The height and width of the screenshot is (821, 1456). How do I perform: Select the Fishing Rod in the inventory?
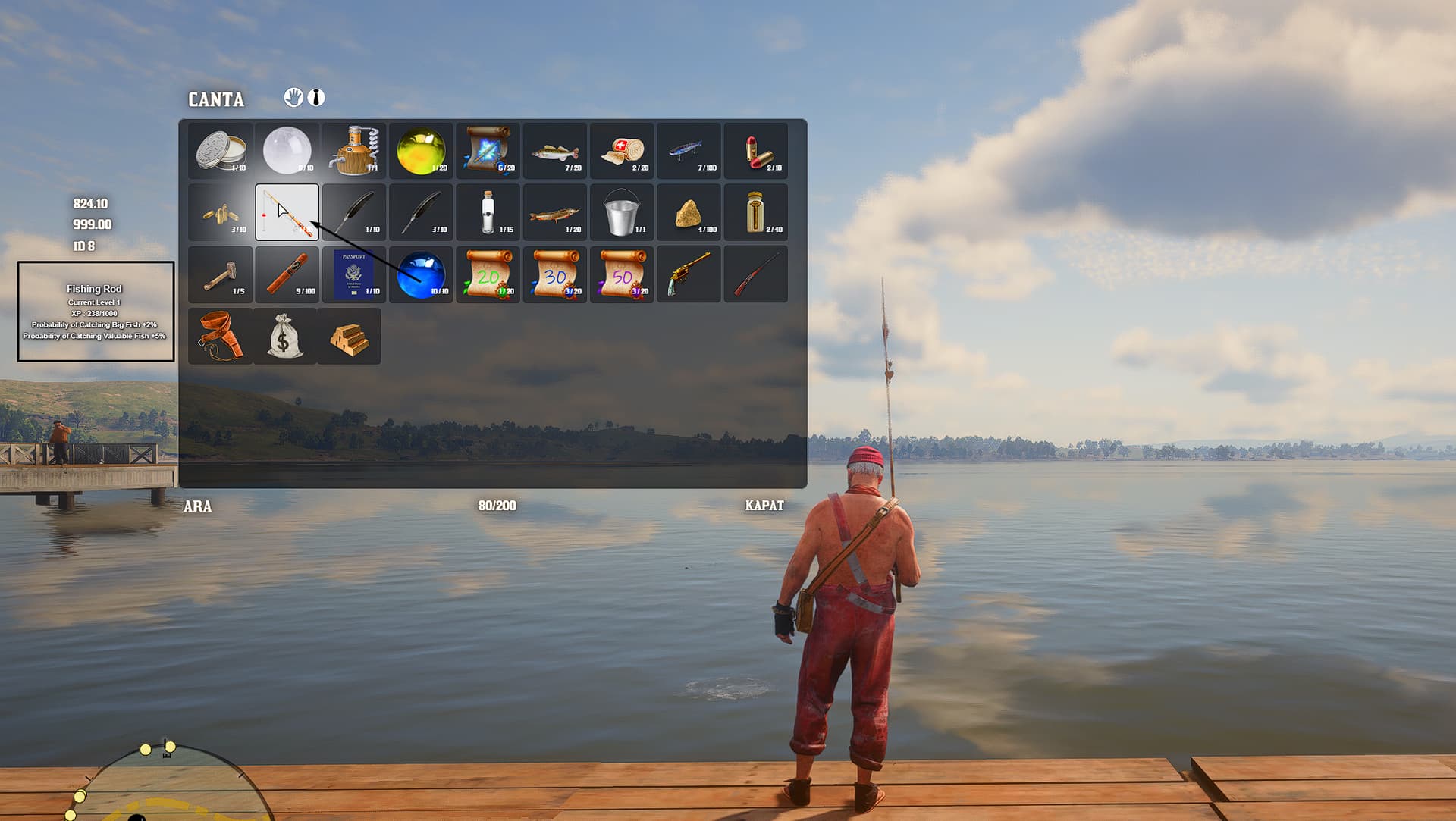pos(287,212)
